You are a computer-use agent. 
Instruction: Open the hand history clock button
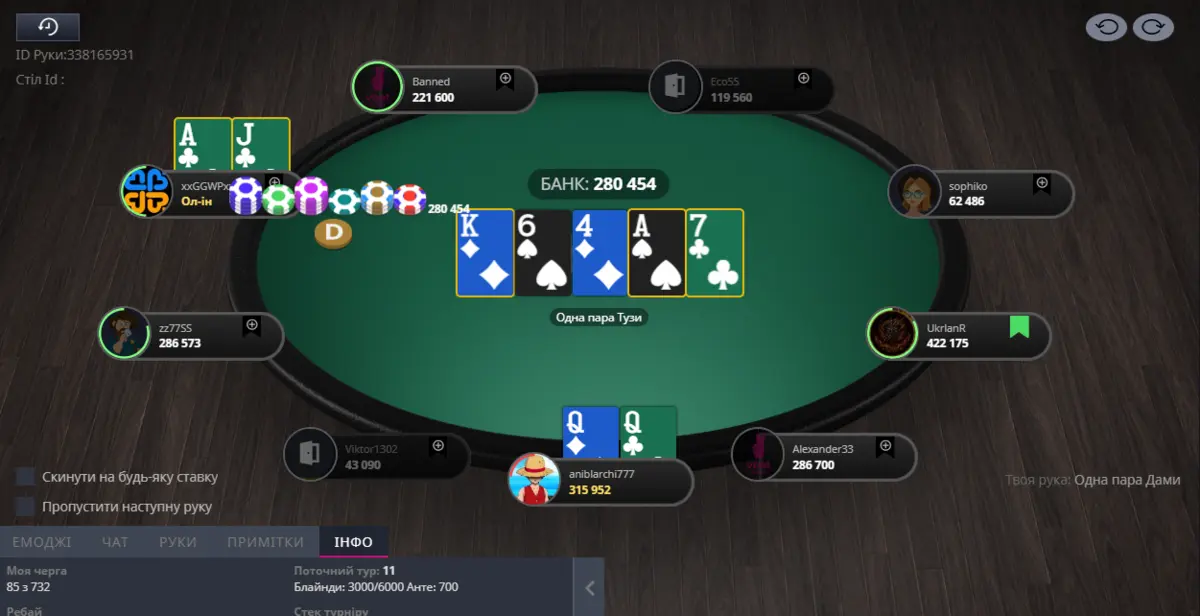click(48, 27)
